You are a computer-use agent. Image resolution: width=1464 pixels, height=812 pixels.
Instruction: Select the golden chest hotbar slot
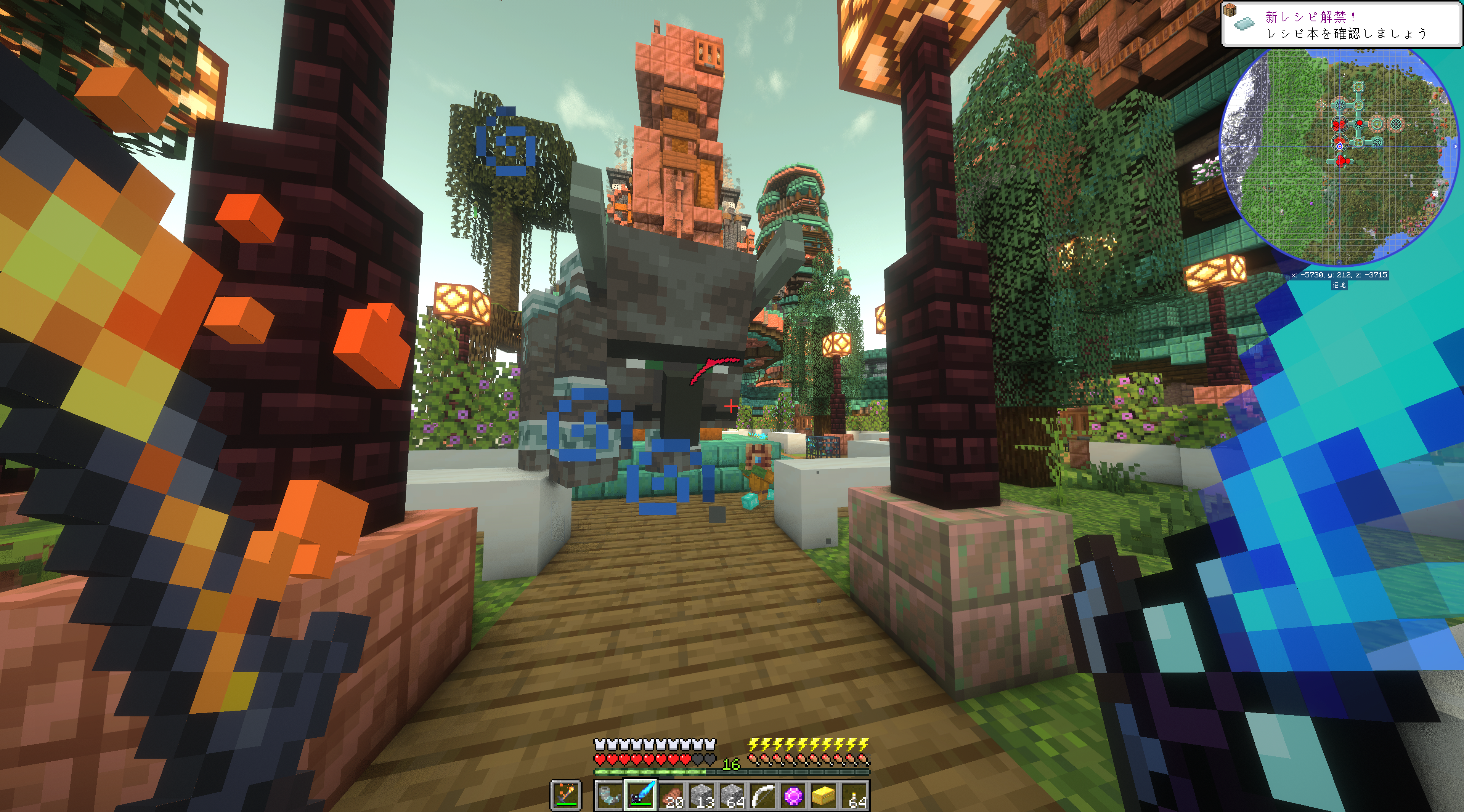pyautogui.click(x=824, y=795)
